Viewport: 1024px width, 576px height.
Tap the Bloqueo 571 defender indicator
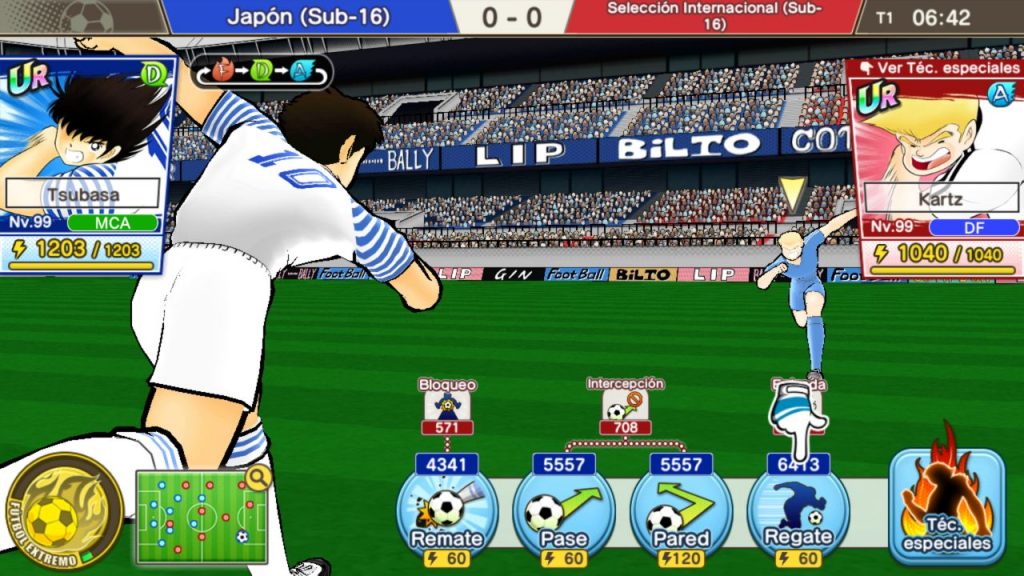point(447,410)
